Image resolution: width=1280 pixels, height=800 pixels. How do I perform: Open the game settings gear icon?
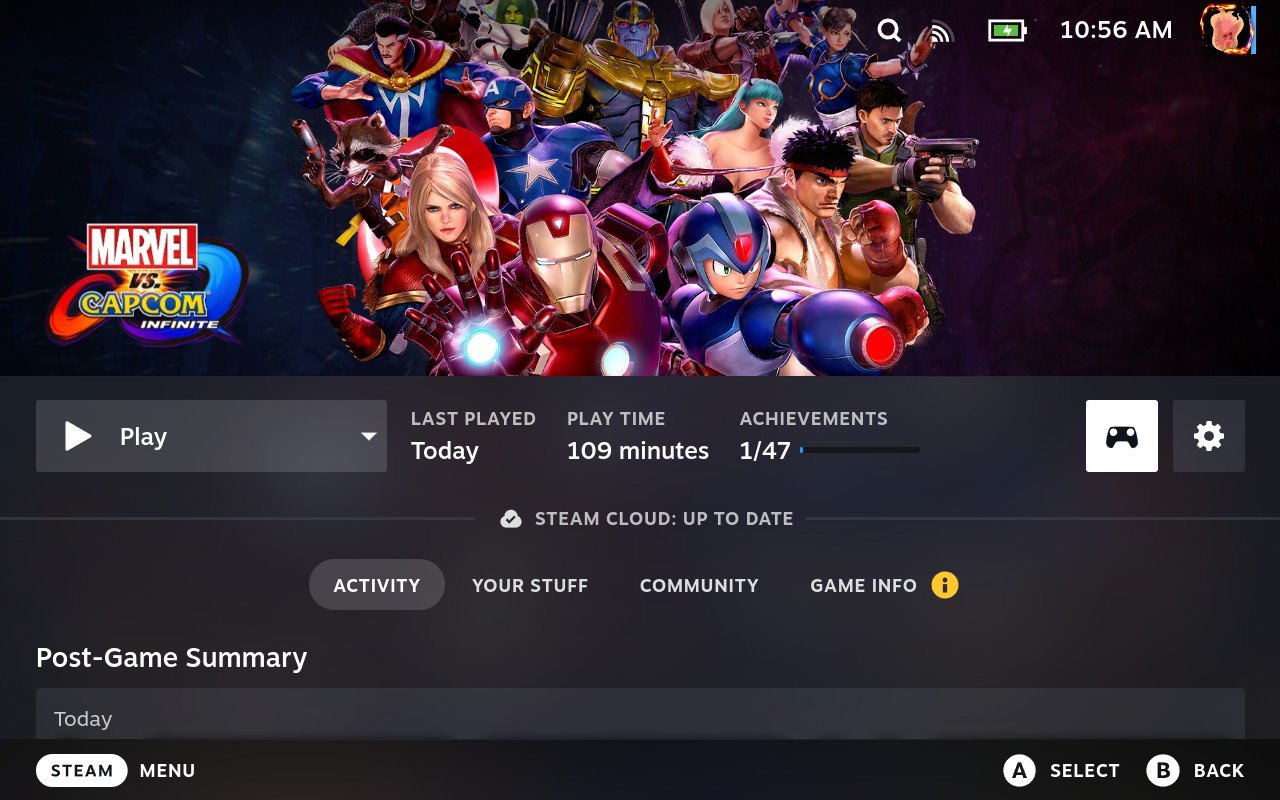click(x=1209, y=436)
